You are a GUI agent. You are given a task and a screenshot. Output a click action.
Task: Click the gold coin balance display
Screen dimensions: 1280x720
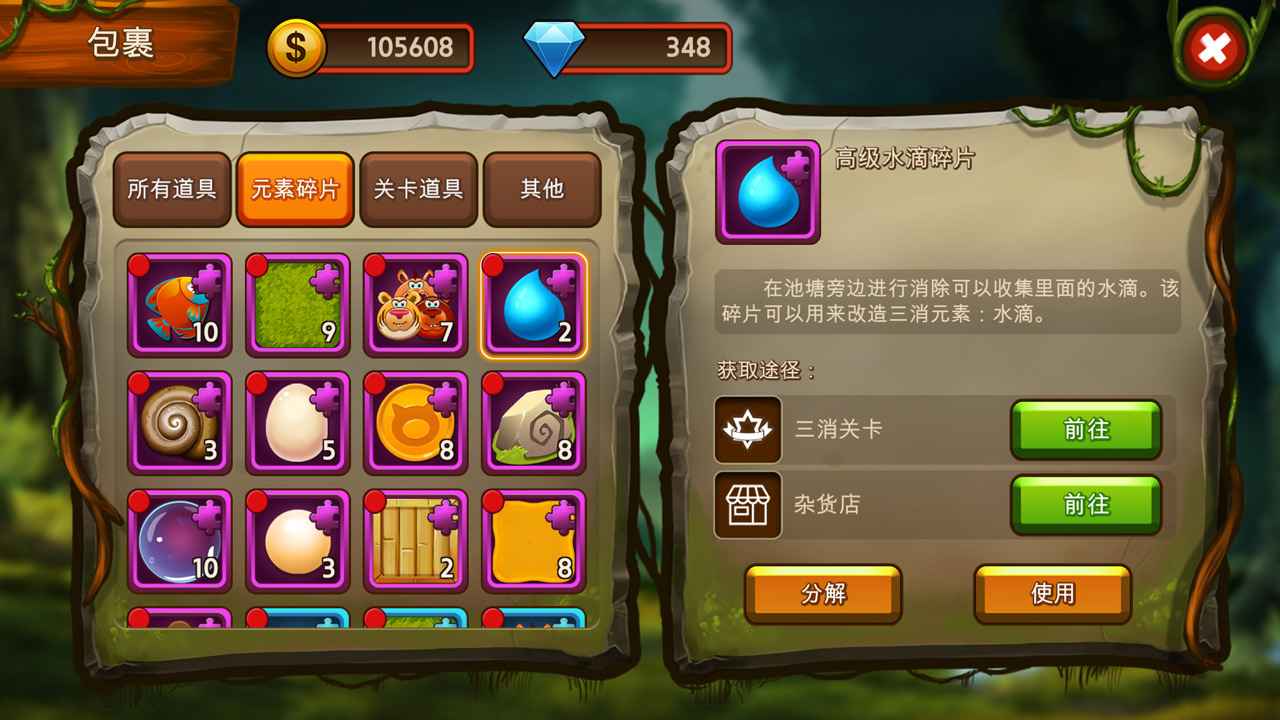click(x=370, y=46)
